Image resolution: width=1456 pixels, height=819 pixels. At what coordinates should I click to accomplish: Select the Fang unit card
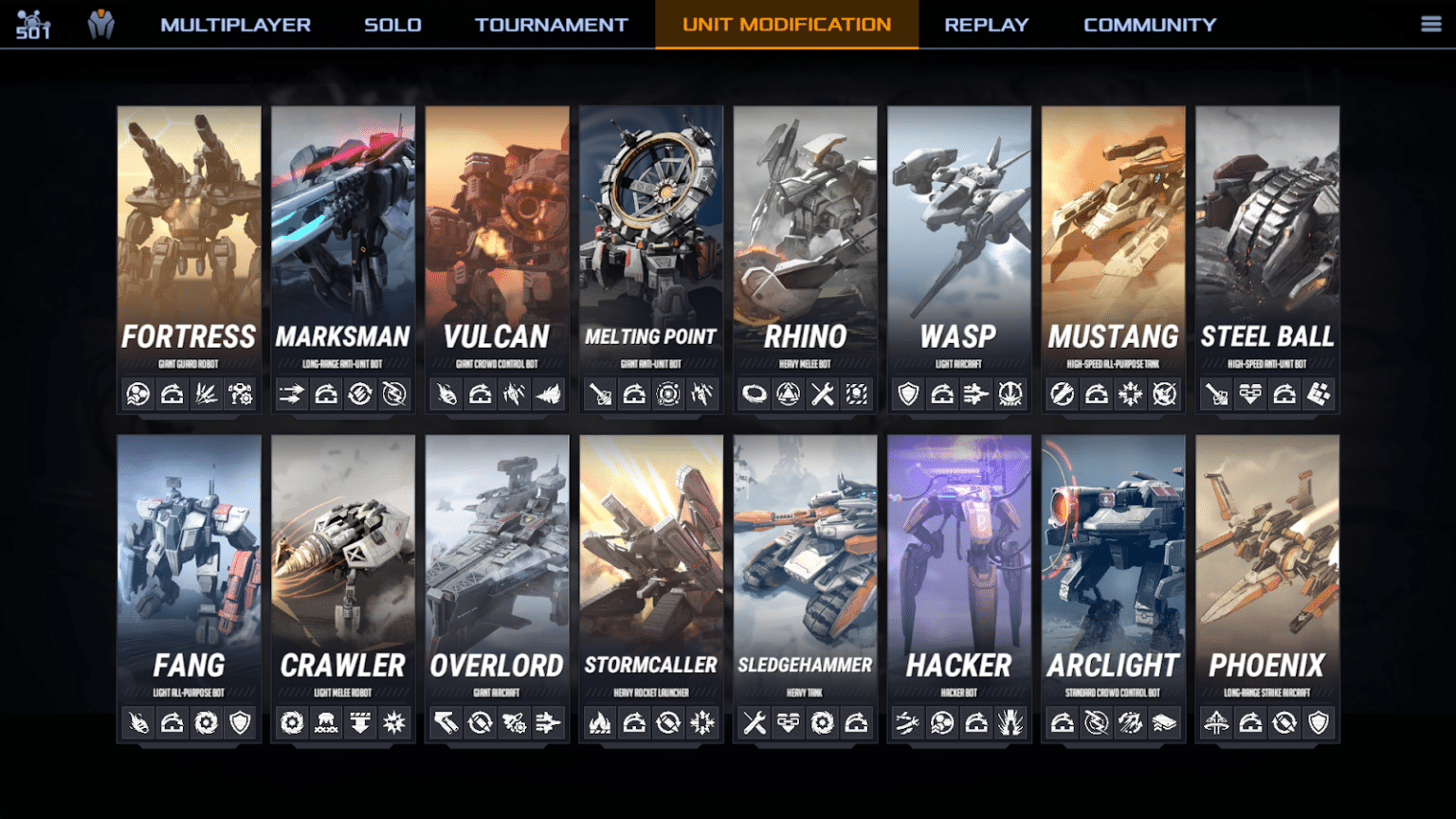point(189,566)
